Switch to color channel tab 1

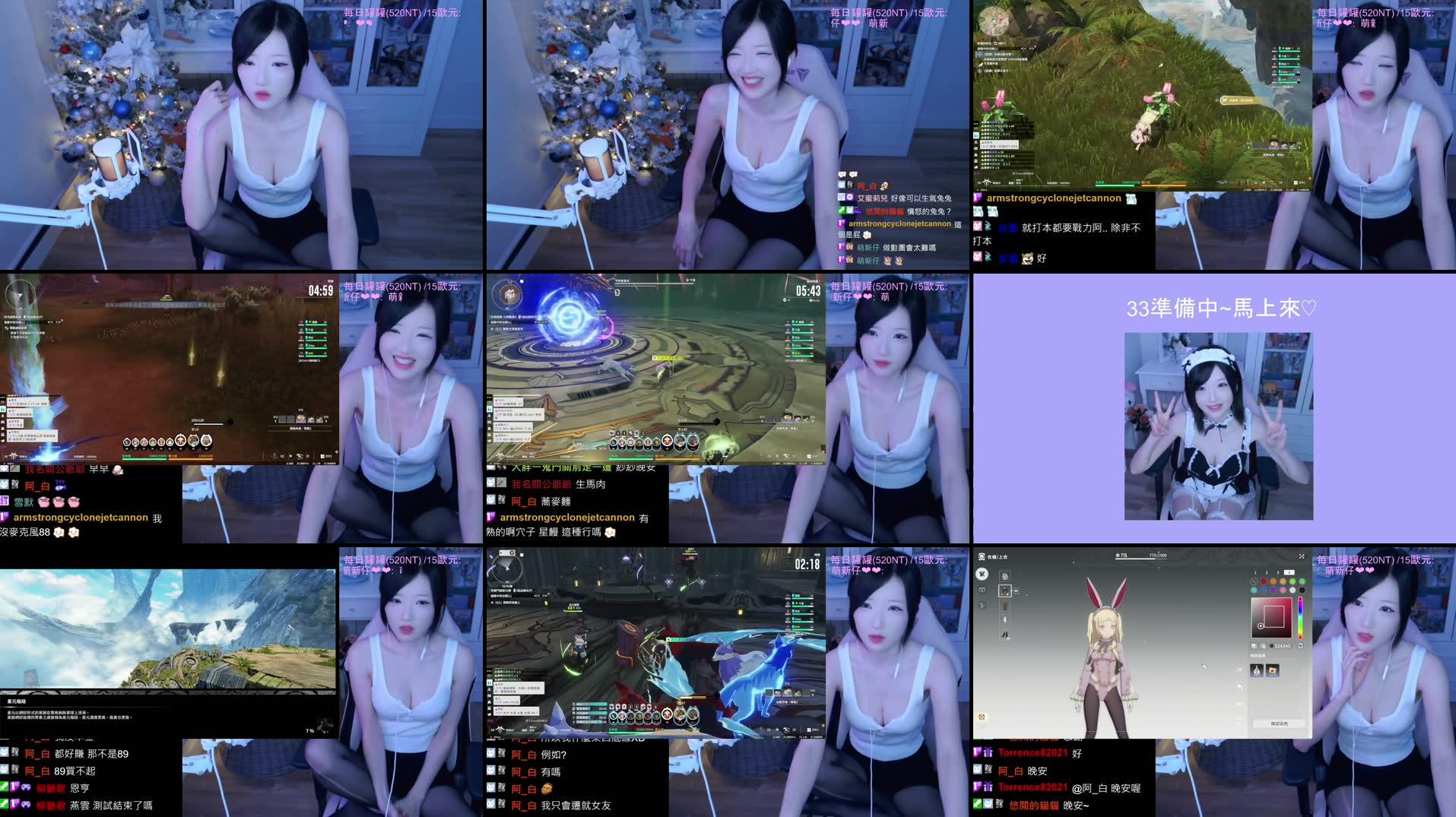click(x=1255, y=571)
